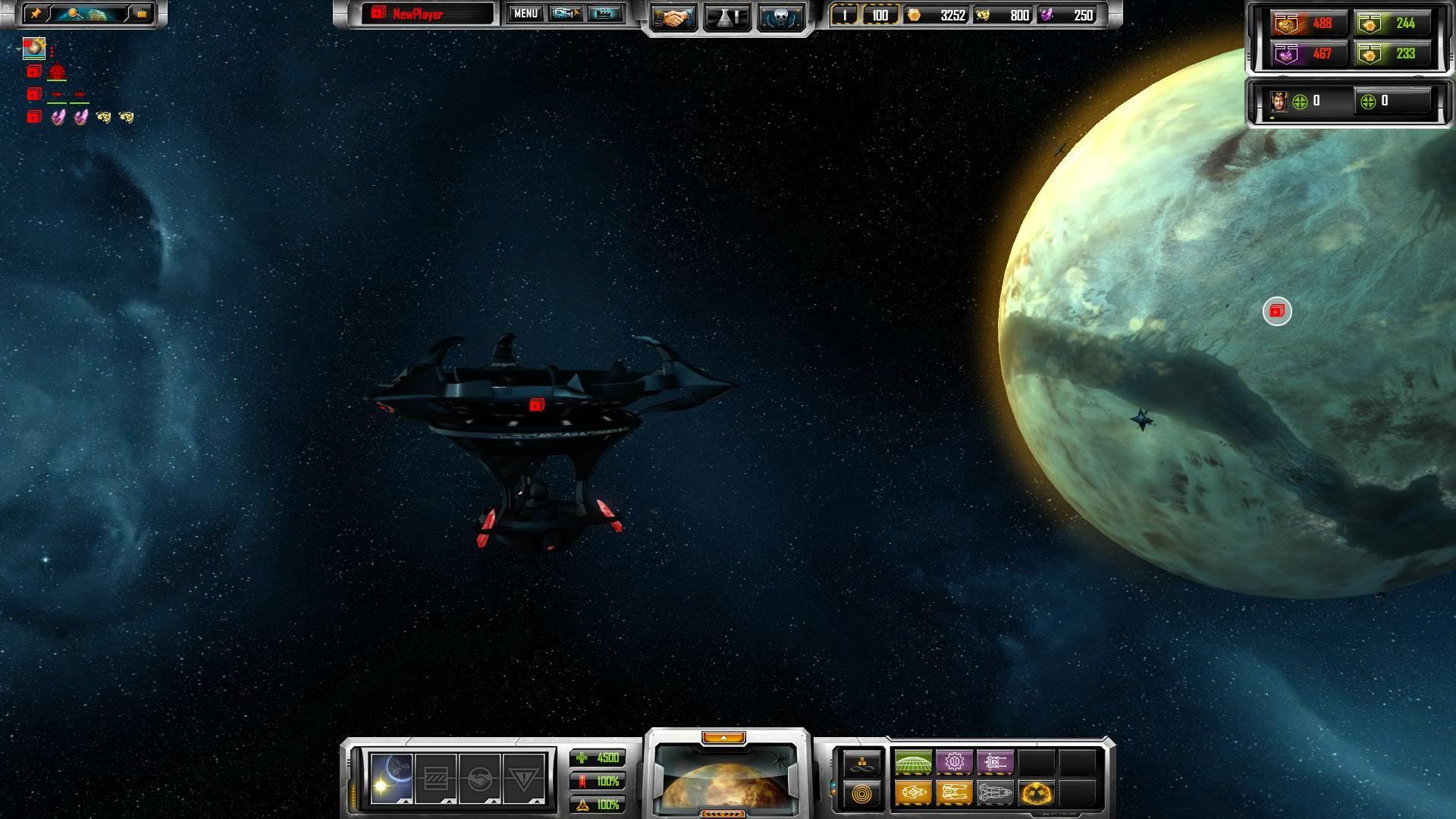Select the NewPlayer name panel
1456x819 pixels.
pos(427,14)
